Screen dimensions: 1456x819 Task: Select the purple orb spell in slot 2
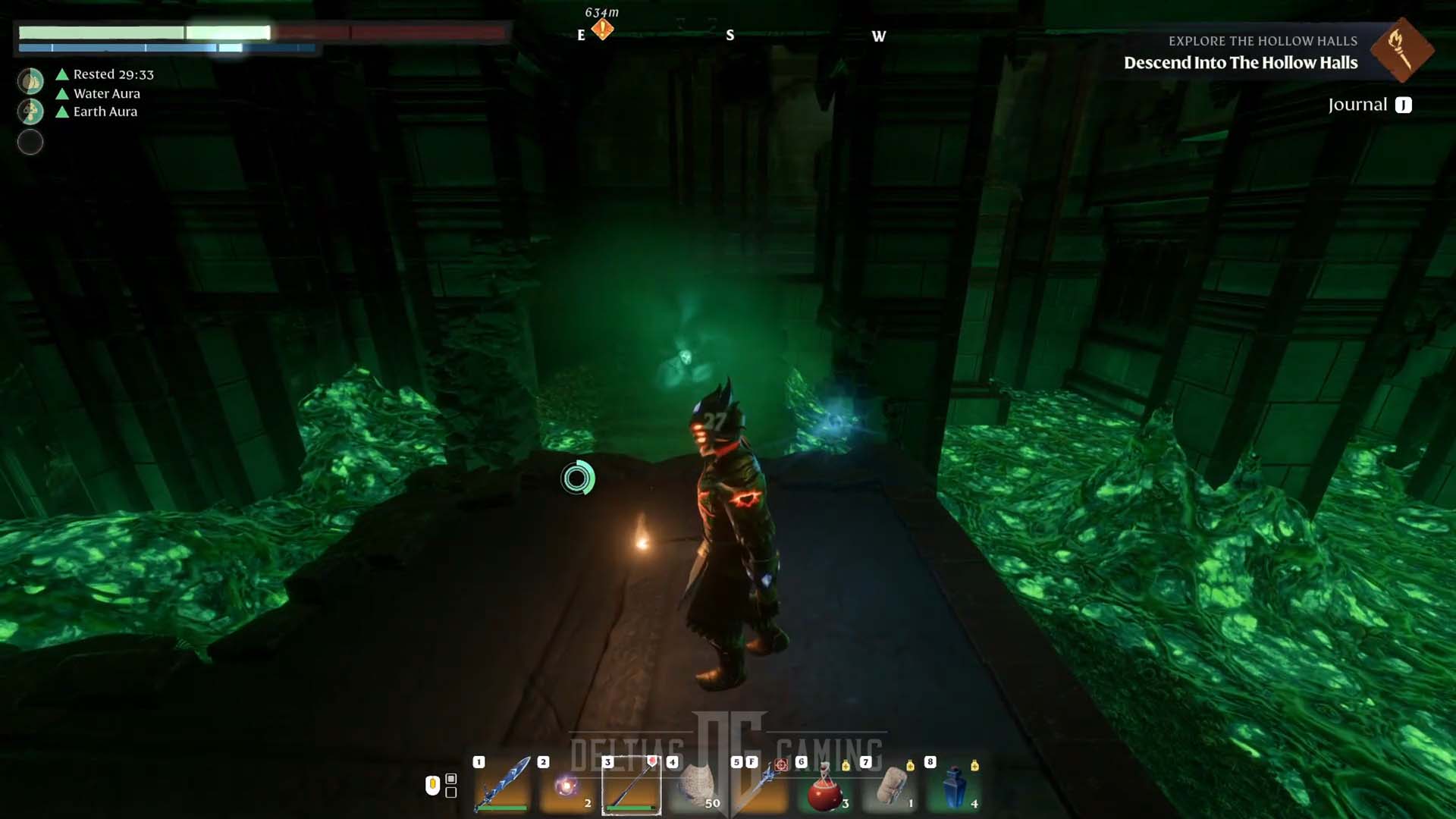tap(566, 786)
